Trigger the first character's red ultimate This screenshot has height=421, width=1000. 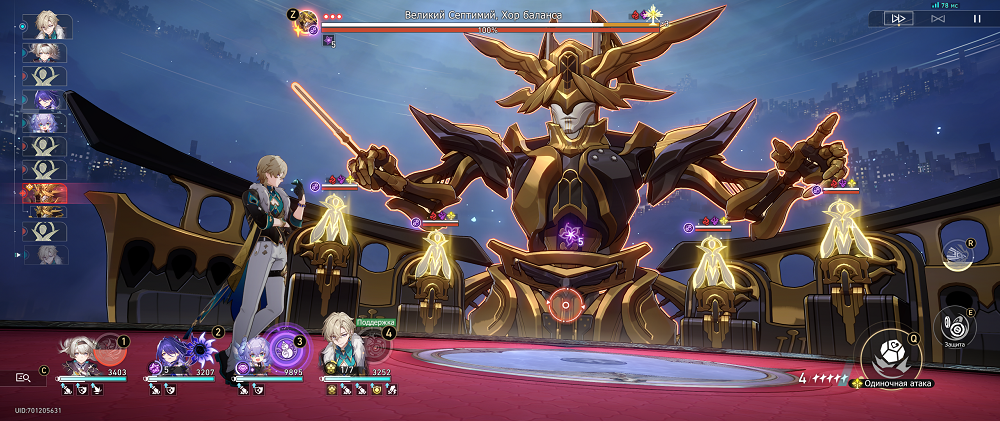click(111, 350)
